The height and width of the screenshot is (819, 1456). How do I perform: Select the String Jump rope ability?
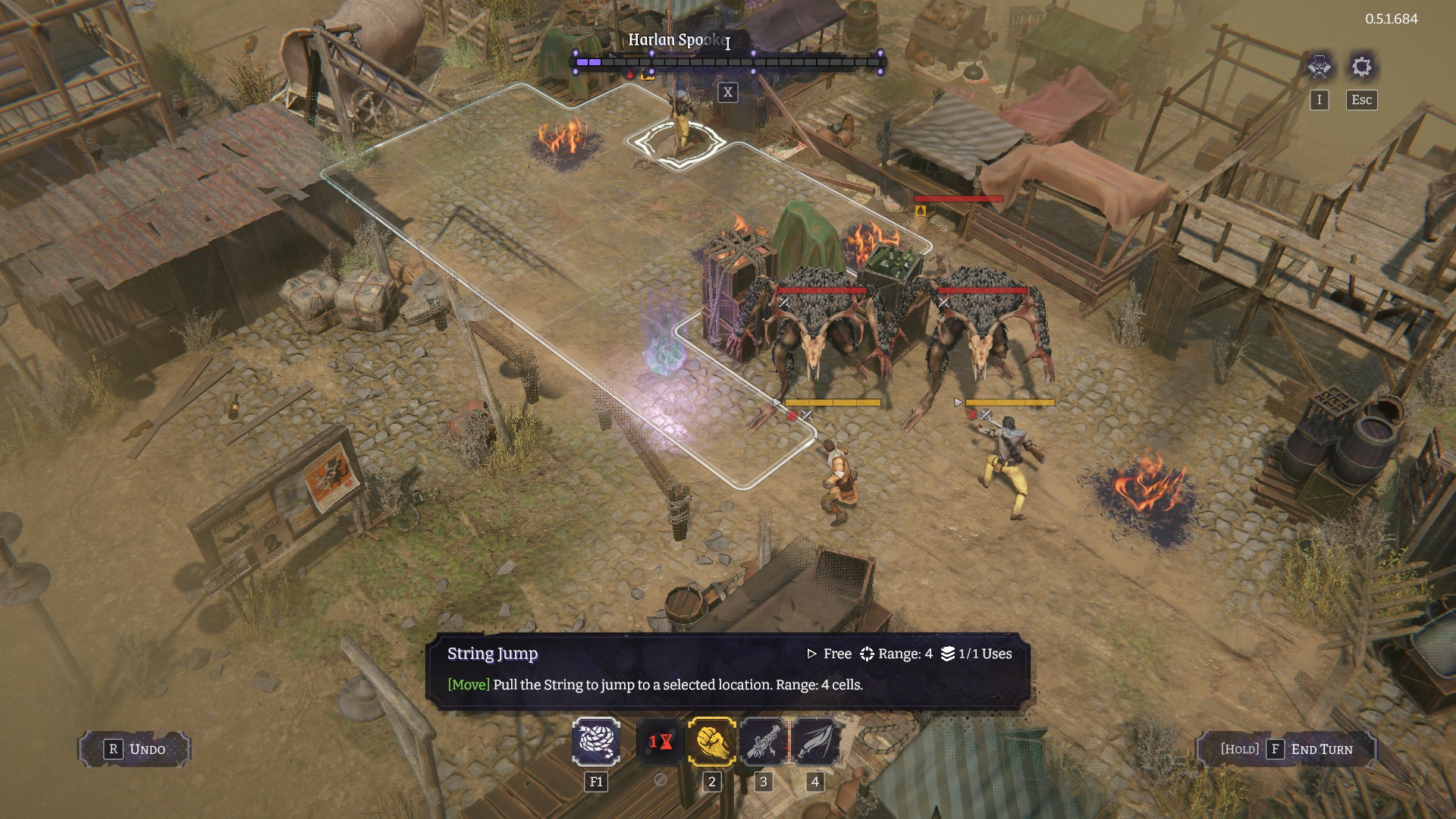coord(596,741)
